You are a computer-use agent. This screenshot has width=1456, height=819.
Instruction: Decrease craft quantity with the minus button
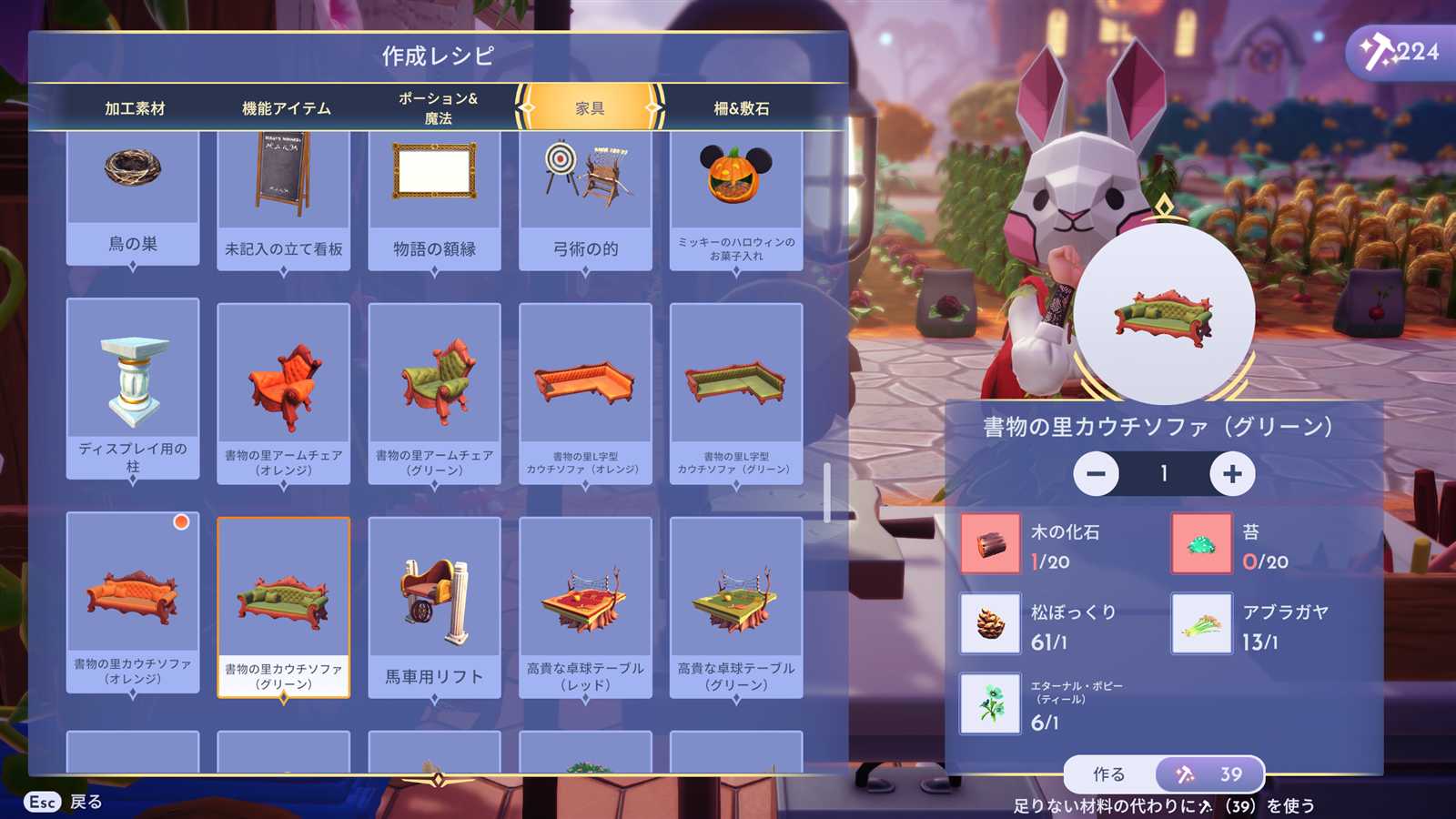pos(1096,474)
